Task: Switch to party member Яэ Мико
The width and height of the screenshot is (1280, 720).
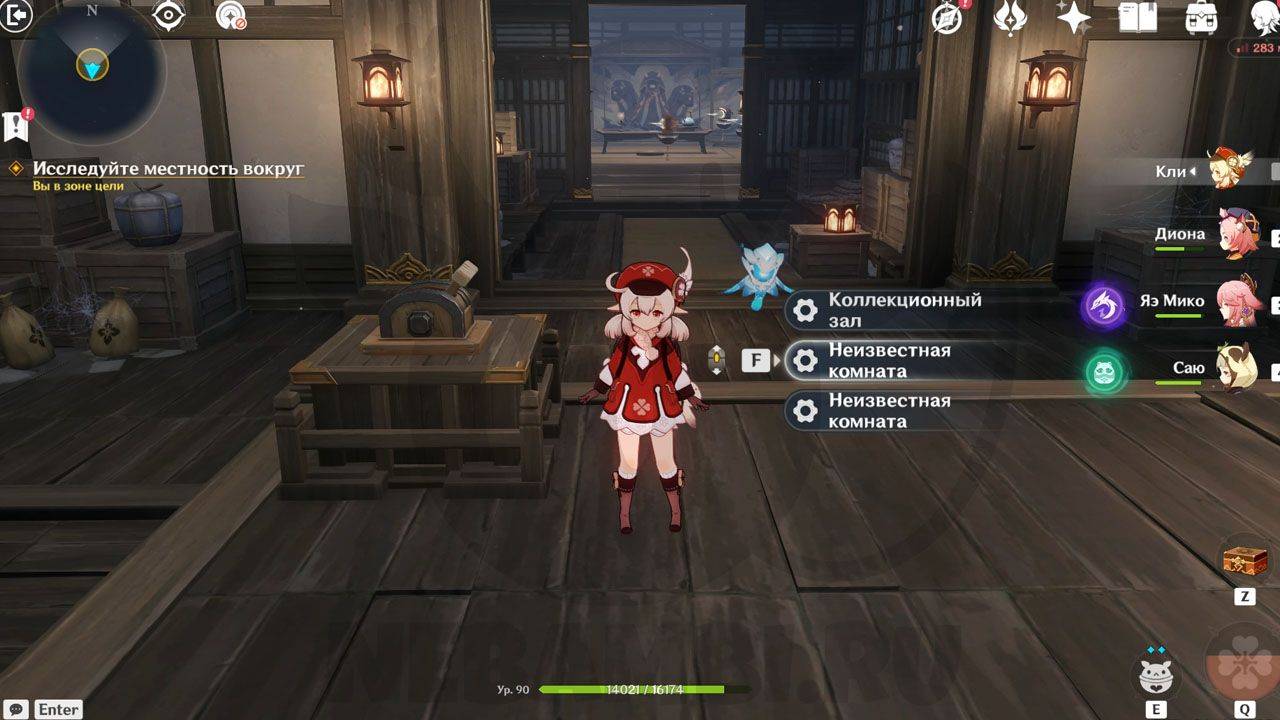Action: coord(1238,301)
